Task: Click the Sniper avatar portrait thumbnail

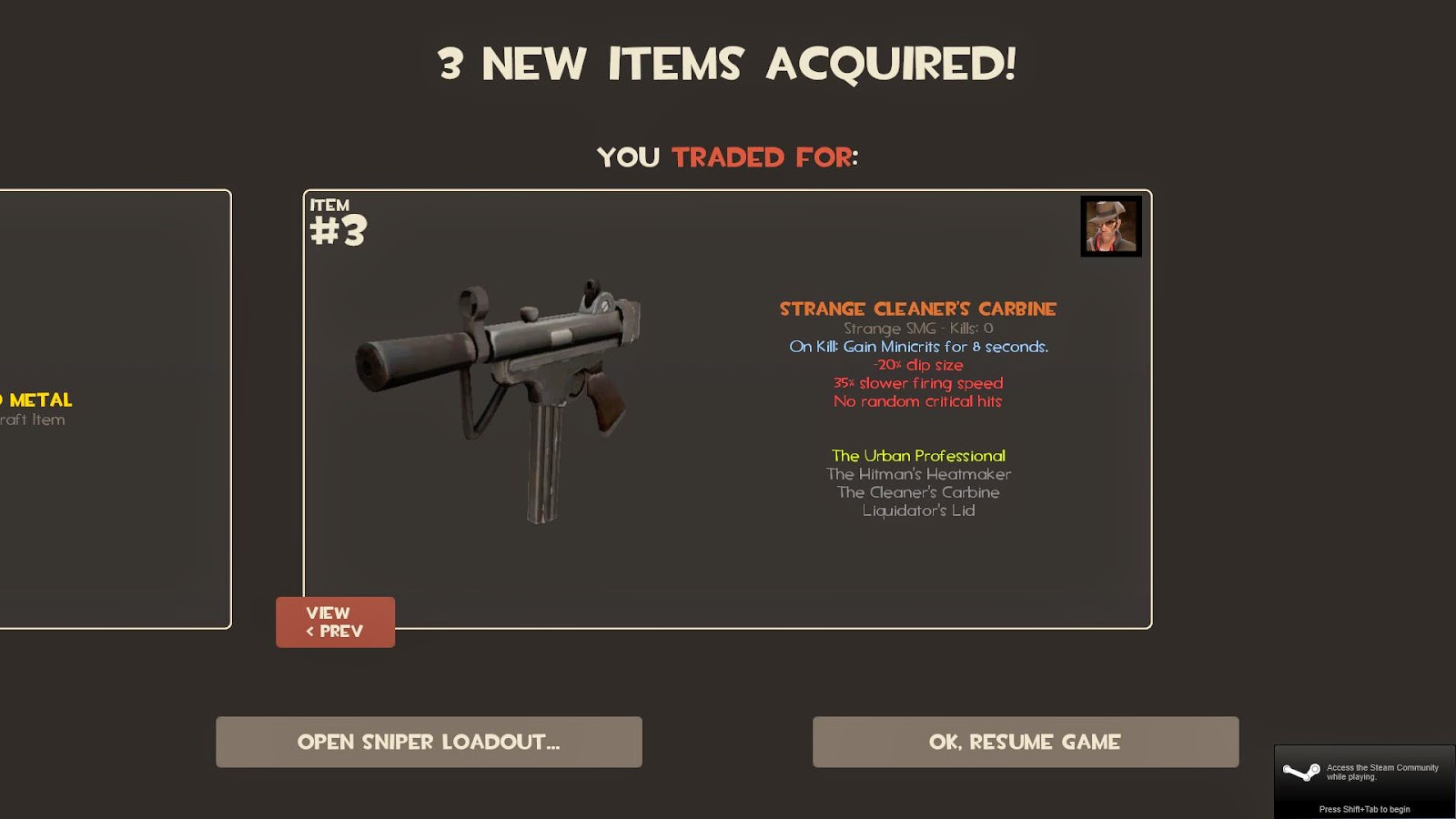Action: (x=1112, y=227)
